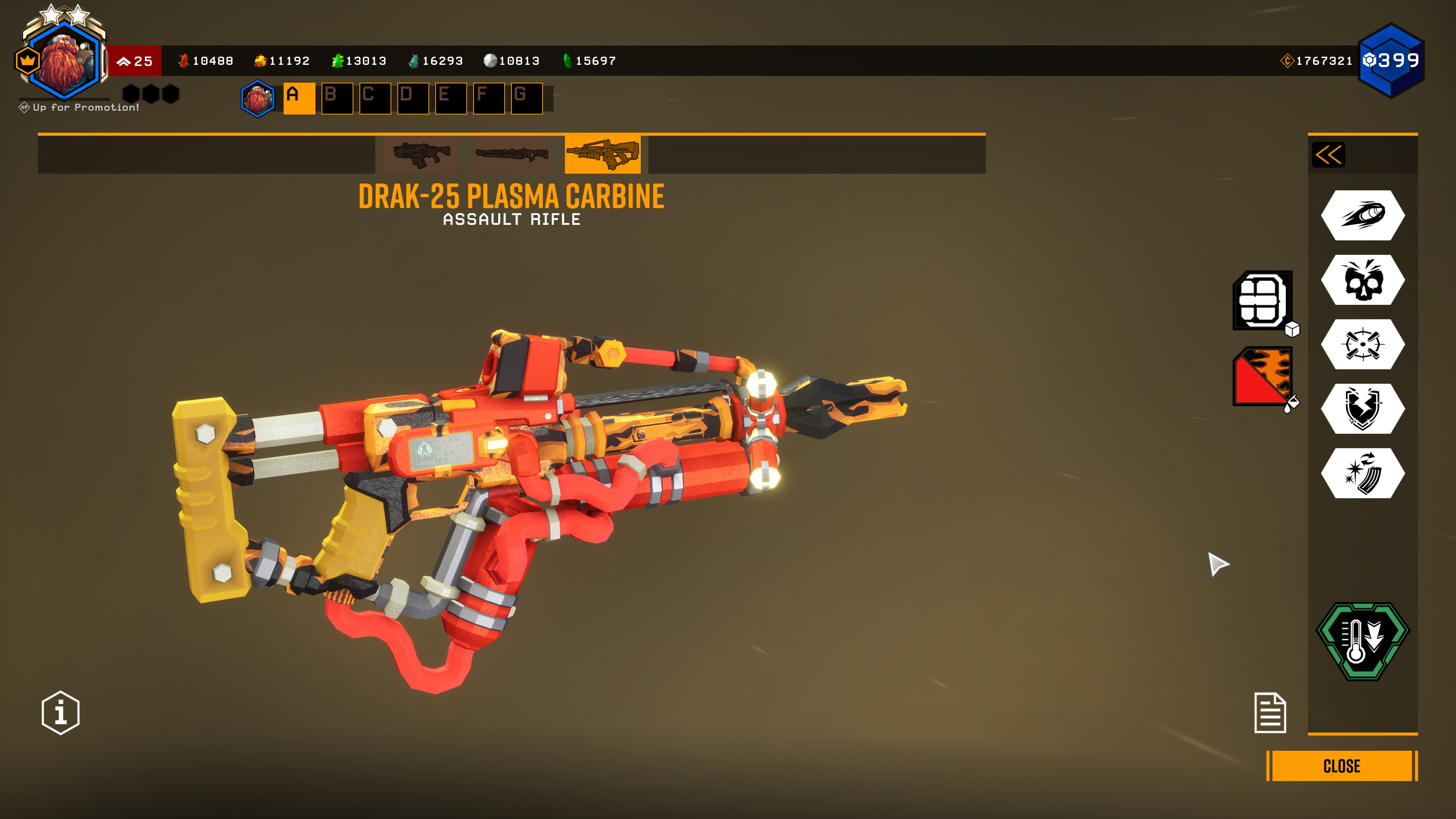
Task: Select loadout E
Action: pos(450,98)
